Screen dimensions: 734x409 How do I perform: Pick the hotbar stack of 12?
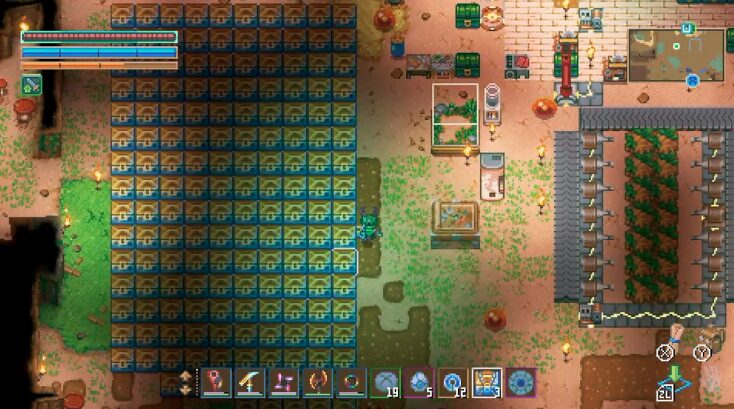[453, 382]
